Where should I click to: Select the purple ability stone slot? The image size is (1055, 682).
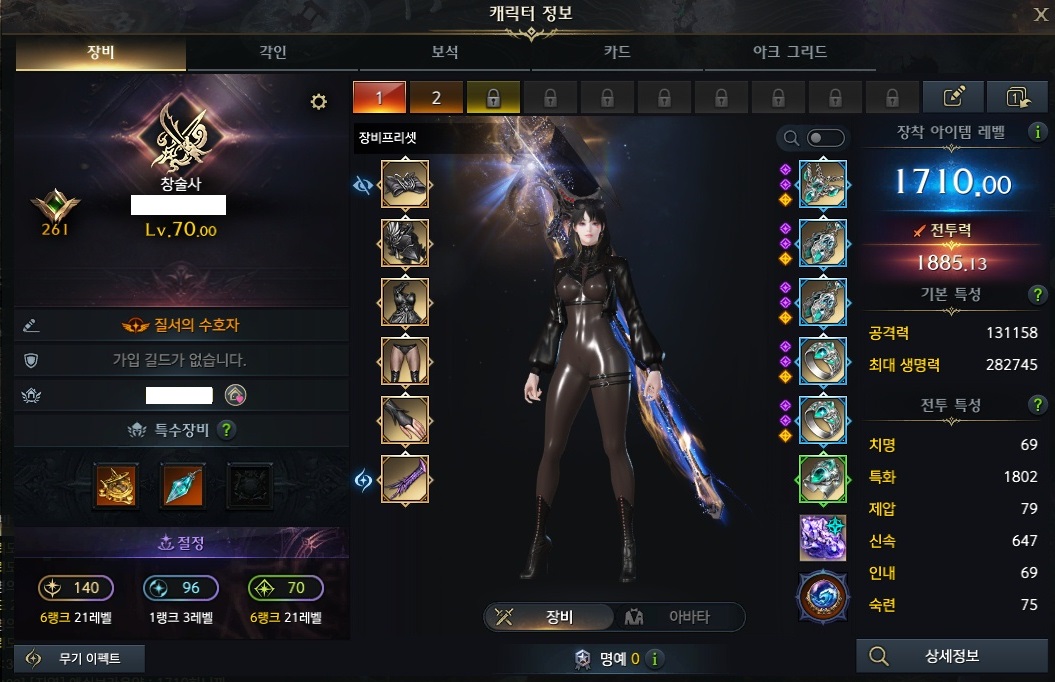(822, 538)
